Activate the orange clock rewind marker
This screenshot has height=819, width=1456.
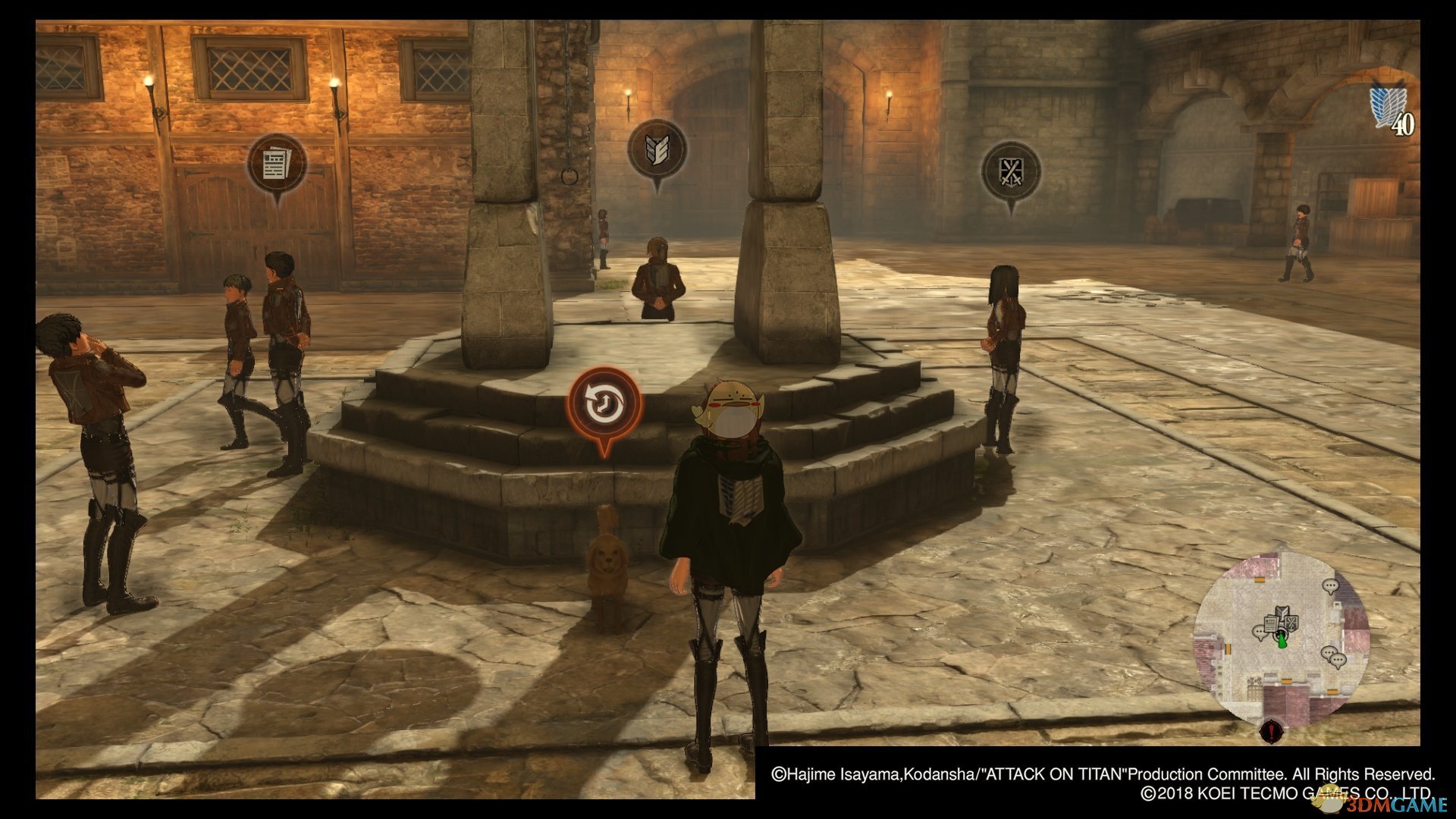coord(605,403)
